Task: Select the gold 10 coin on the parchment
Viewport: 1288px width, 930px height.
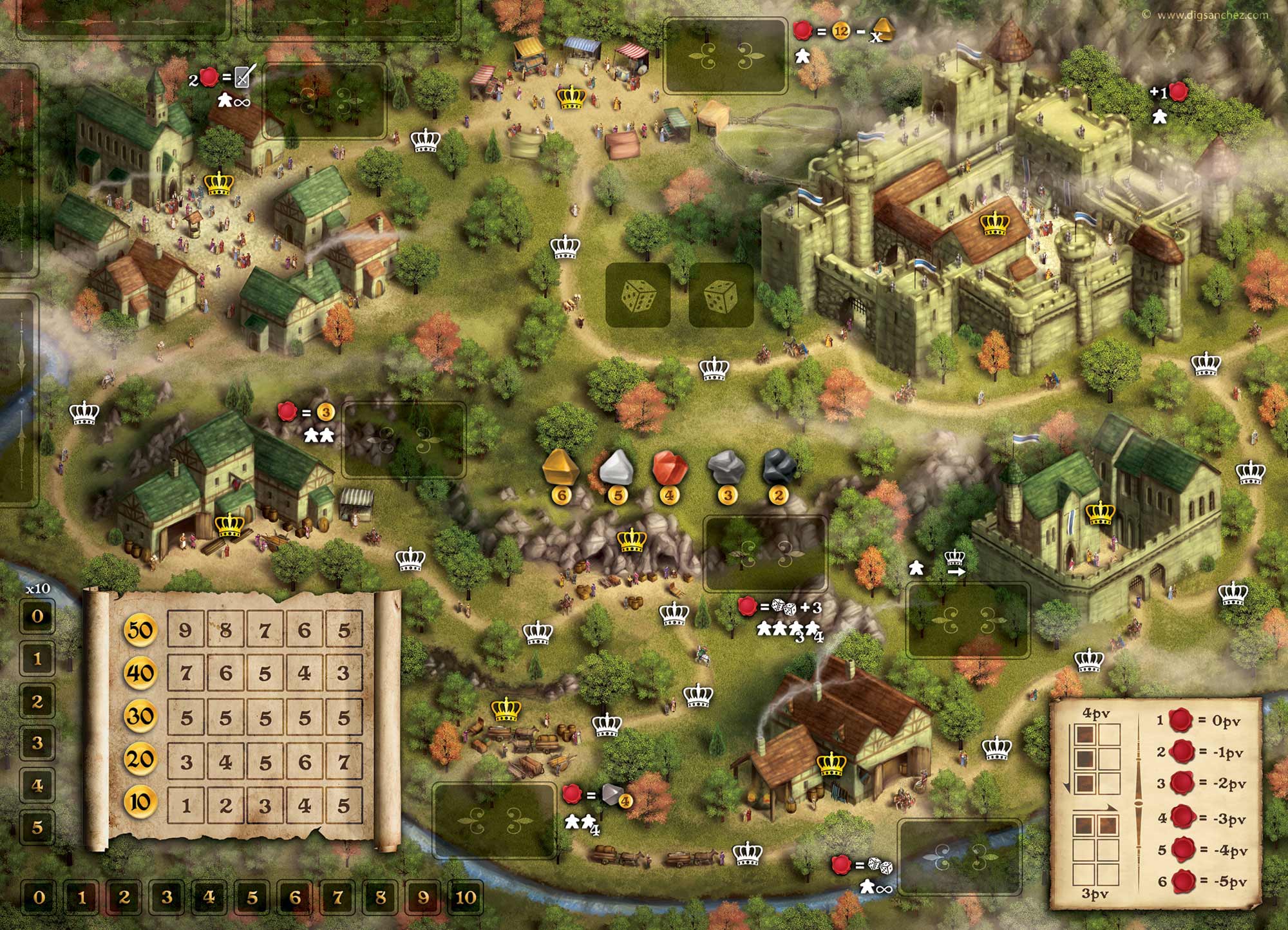Action: [x=140, y=802]
